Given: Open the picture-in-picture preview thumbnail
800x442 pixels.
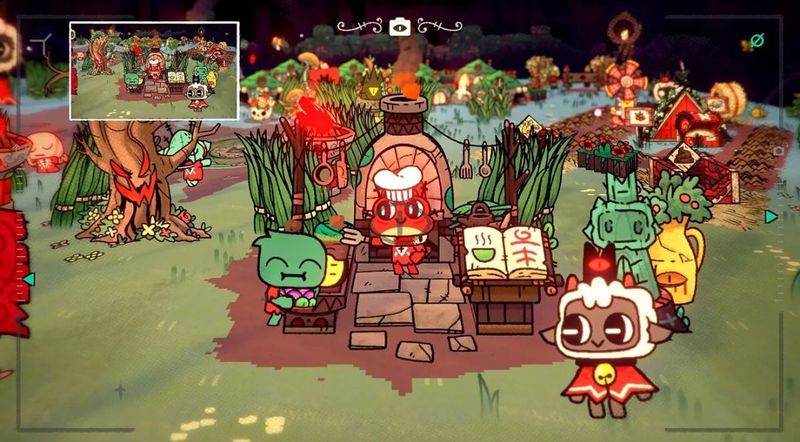Looking at the screenshot, I should pyautogui.click(x=154, y=70).
